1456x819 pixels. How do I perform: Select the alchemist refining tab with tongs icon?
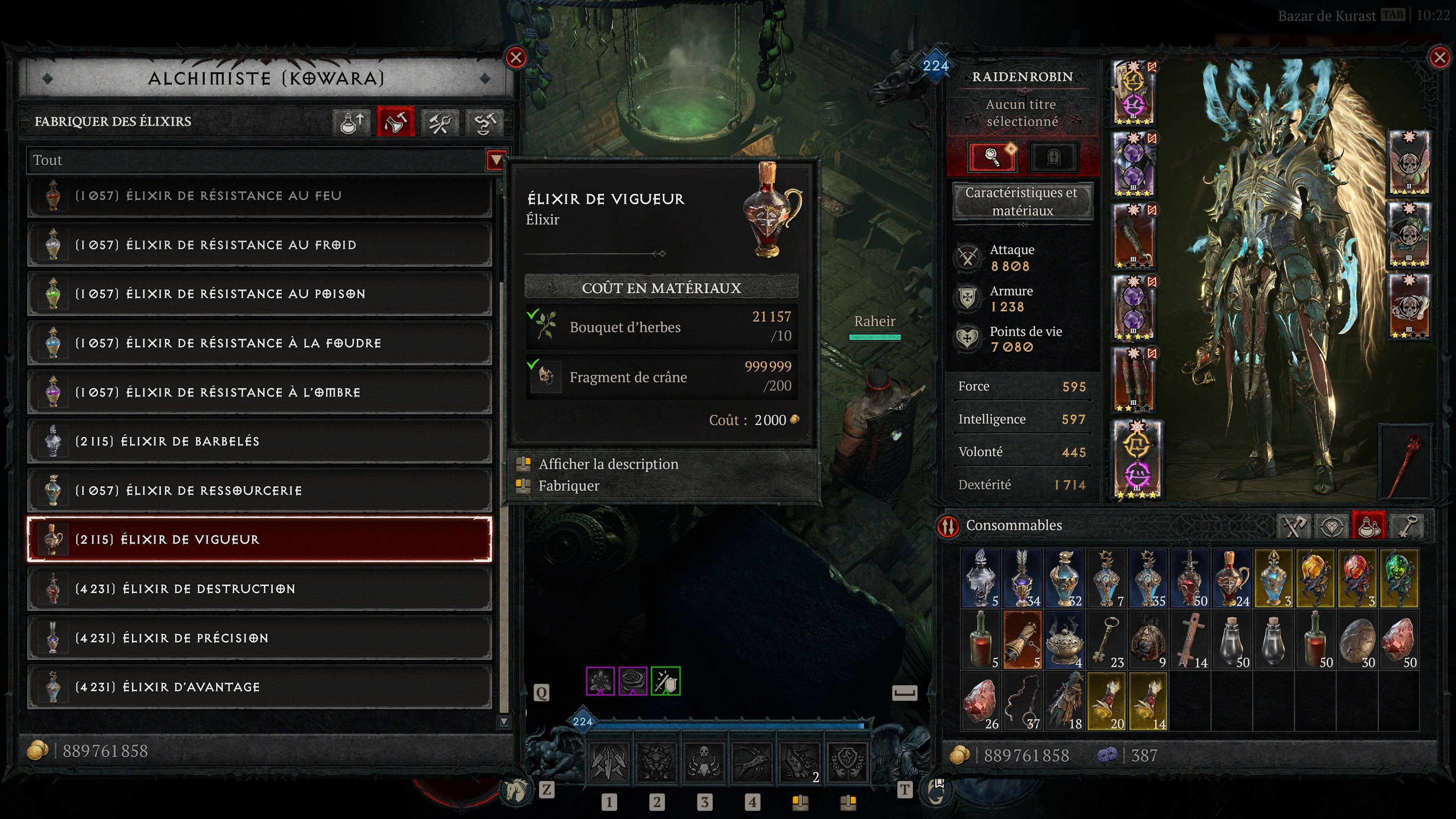[x=440, y=122]
